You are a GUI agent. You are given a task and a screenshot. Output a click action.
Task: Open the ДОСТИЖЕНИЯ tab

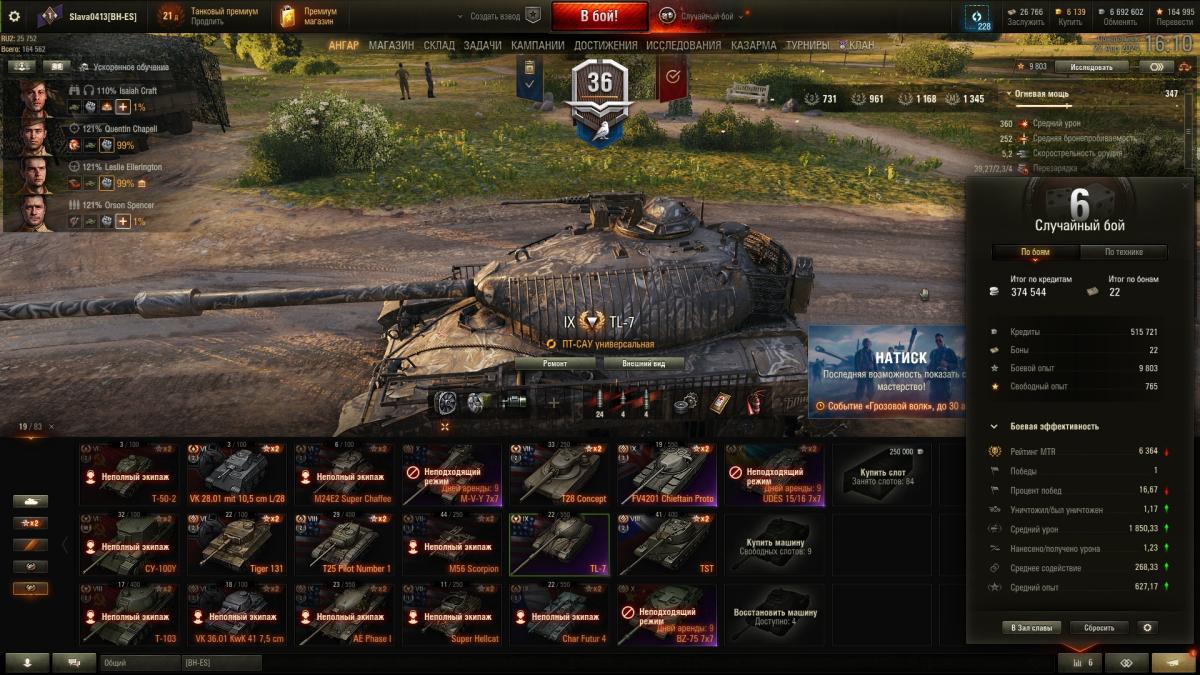[606, 45]
